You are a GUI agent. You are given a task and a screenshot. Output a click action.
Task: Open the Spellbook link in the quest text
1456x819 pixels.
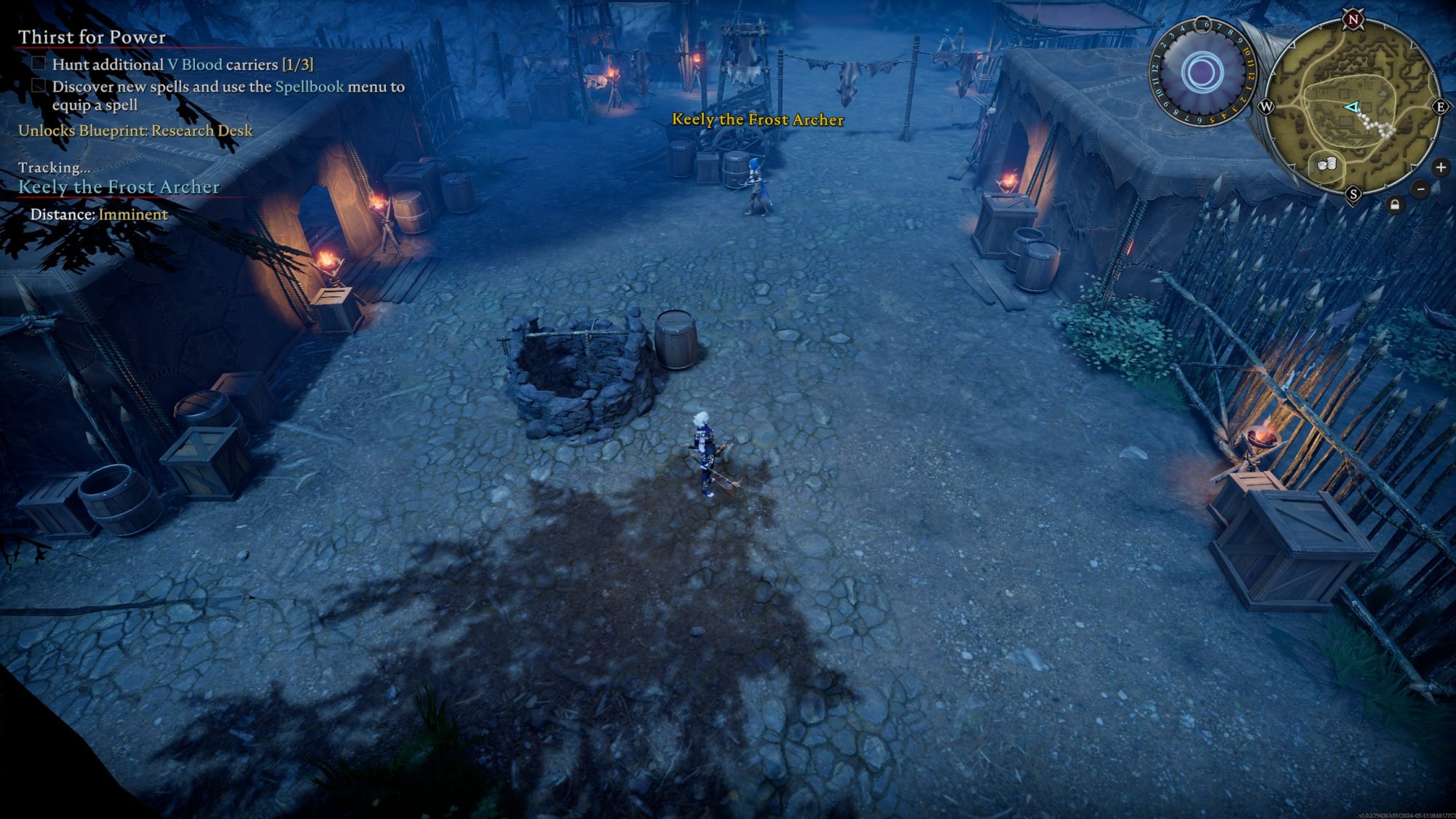point(309,87)
